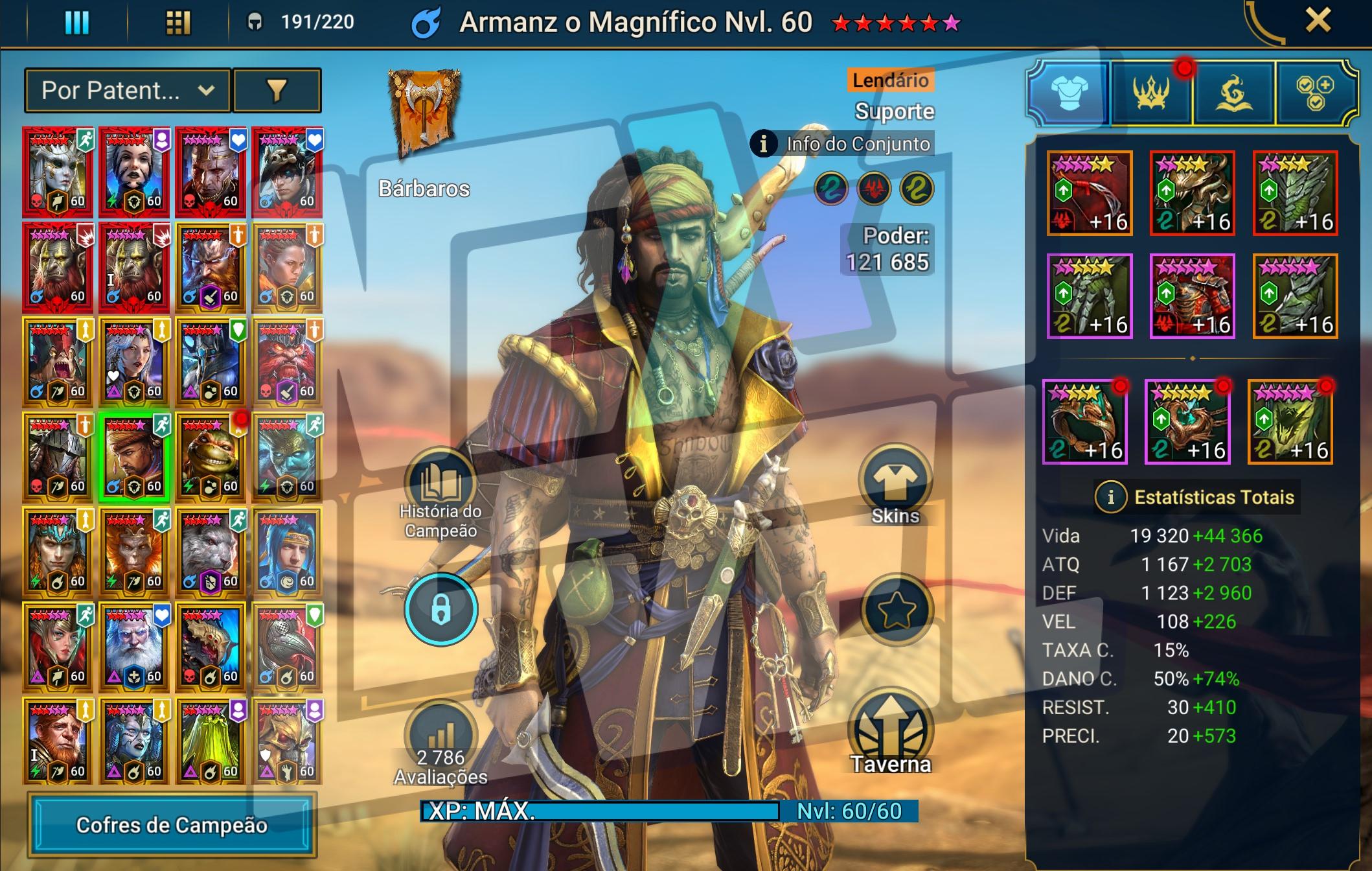This screenshot has height=871, width=1372.
Task: Select the equipped weapon artifact slot
Action: (x=1089, y=193)
